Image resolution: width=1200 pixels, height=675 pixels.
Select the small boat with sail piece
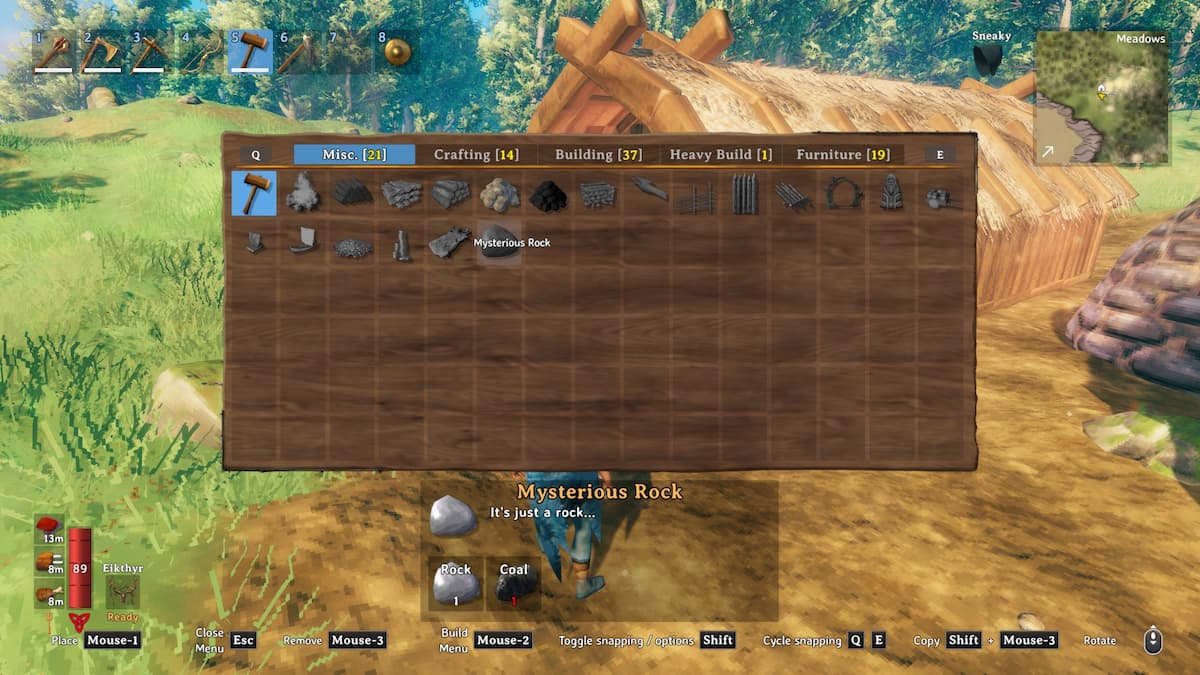pos(303,243)
